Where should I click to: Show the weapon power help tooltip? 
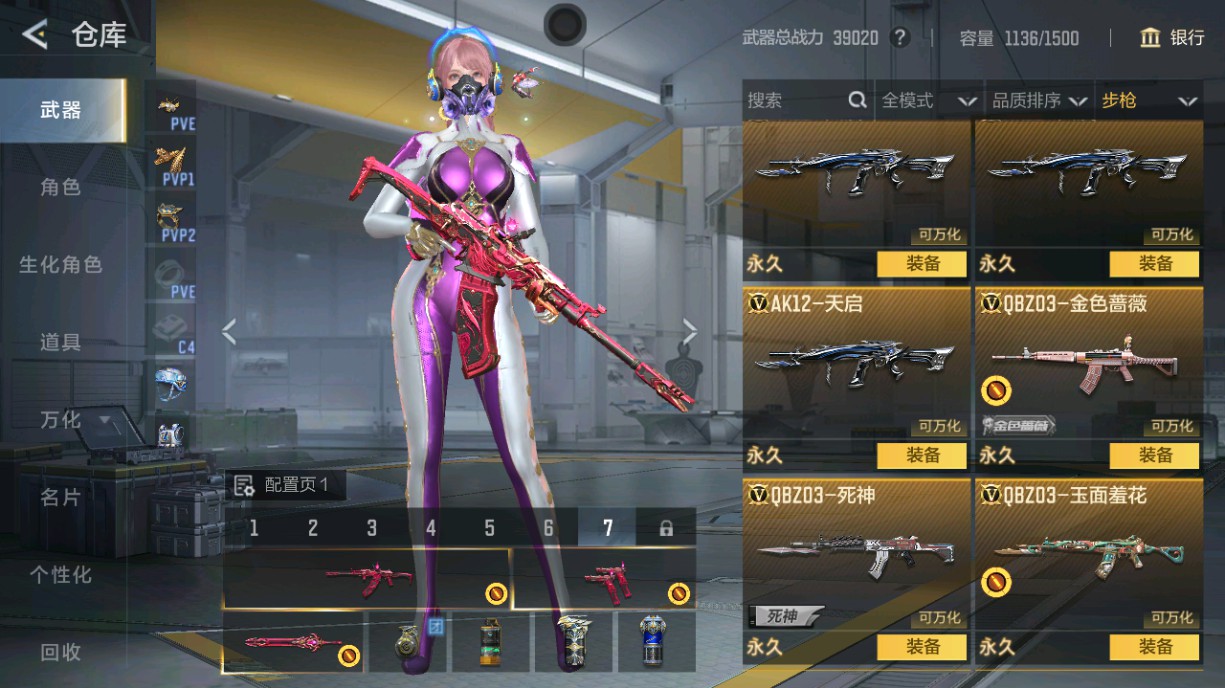[900, 38]
